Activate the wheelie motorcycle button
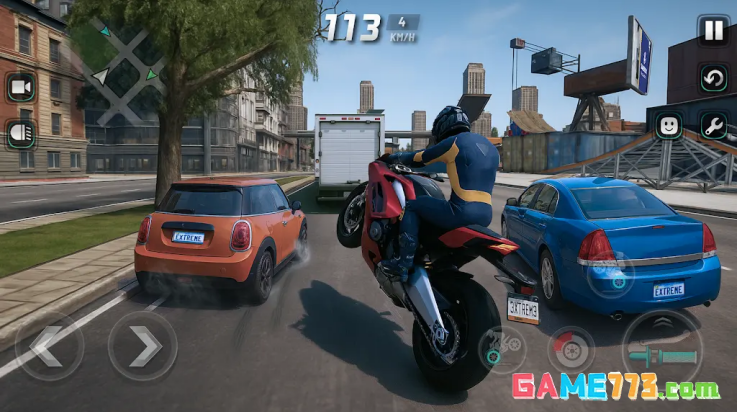The height and width of the screenshot is (412, 737). click(x=502, y=350)
